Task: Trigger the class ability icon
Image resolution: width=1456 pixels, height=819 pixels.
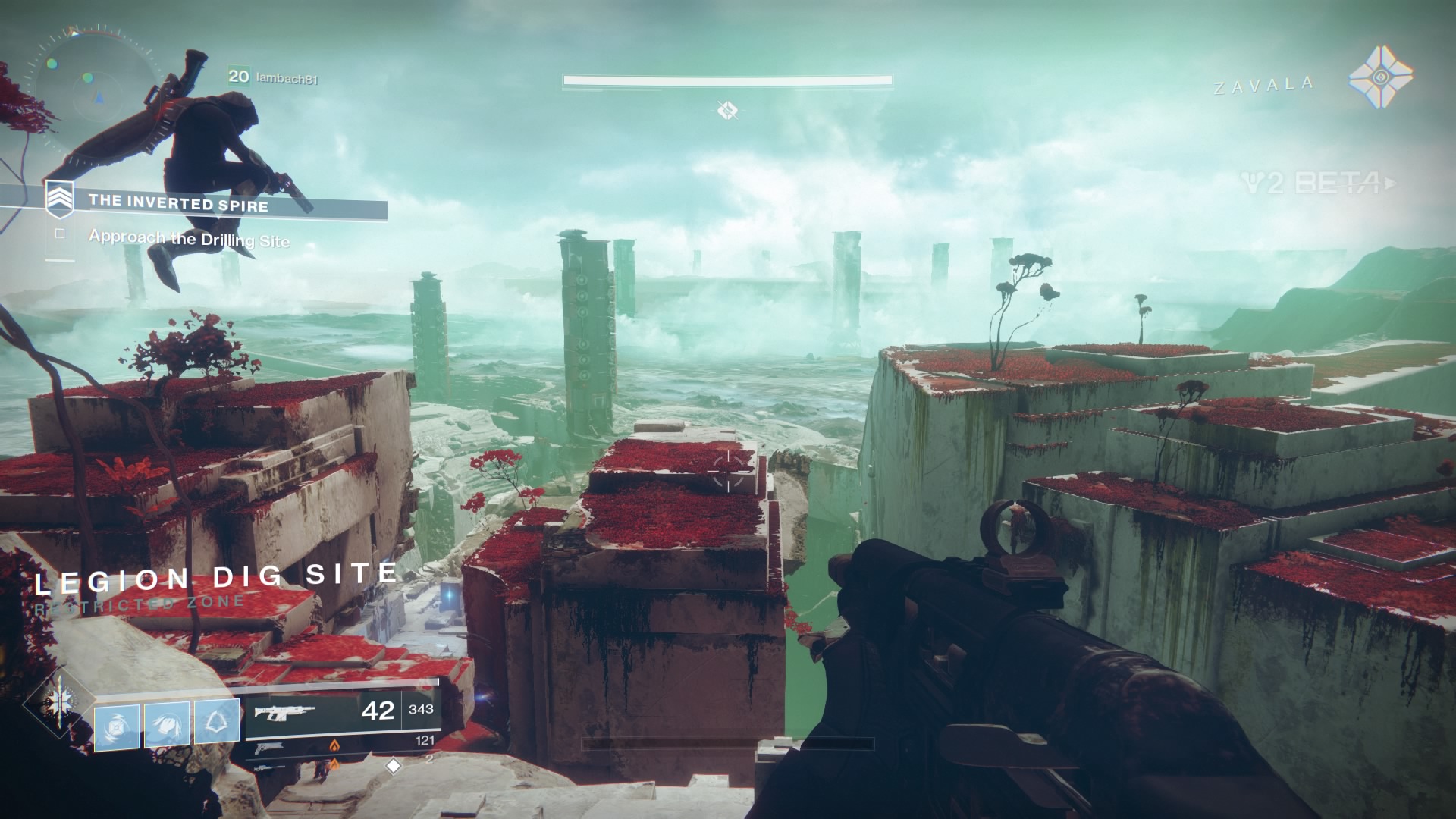Action: point(217,721)
